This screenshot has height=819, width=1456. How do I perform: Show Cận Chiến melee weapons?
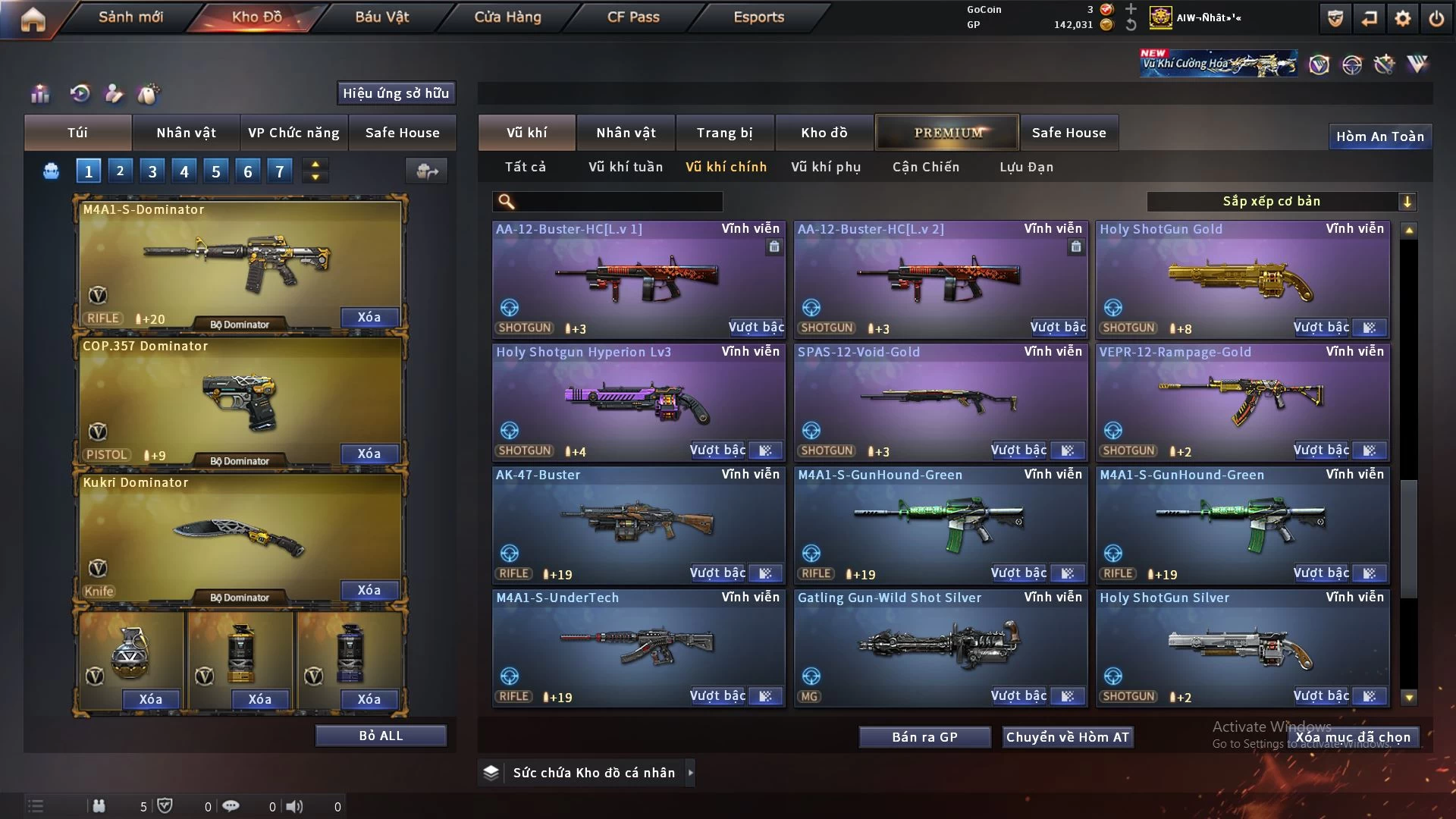[x=925, y=167]
